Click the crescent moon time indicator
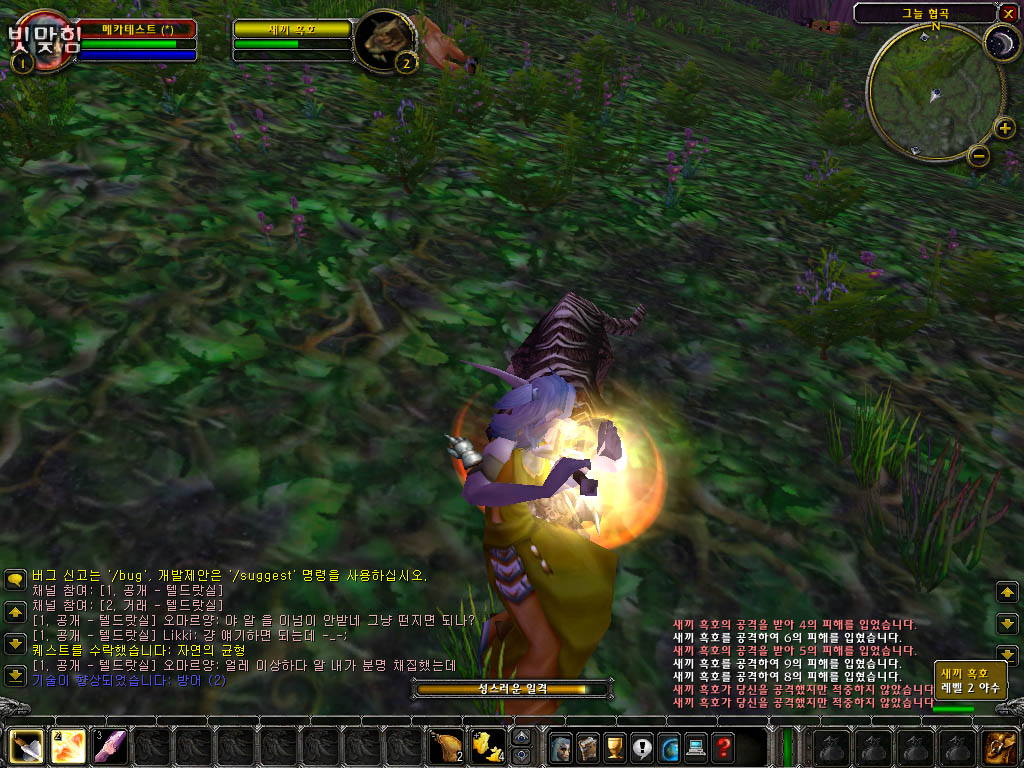This screenshot has width=1024, height=768. point(999,41)
